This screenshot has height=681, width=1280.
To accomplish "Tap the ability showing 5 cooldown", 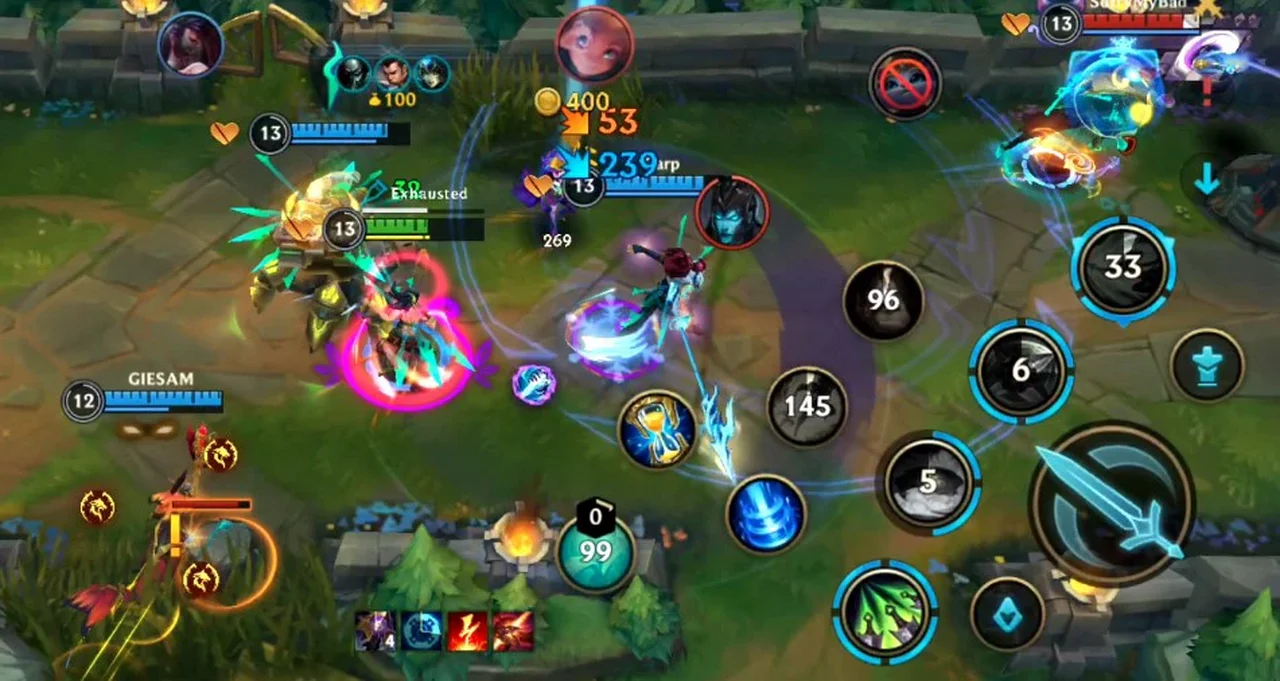I will pos(929,482).
